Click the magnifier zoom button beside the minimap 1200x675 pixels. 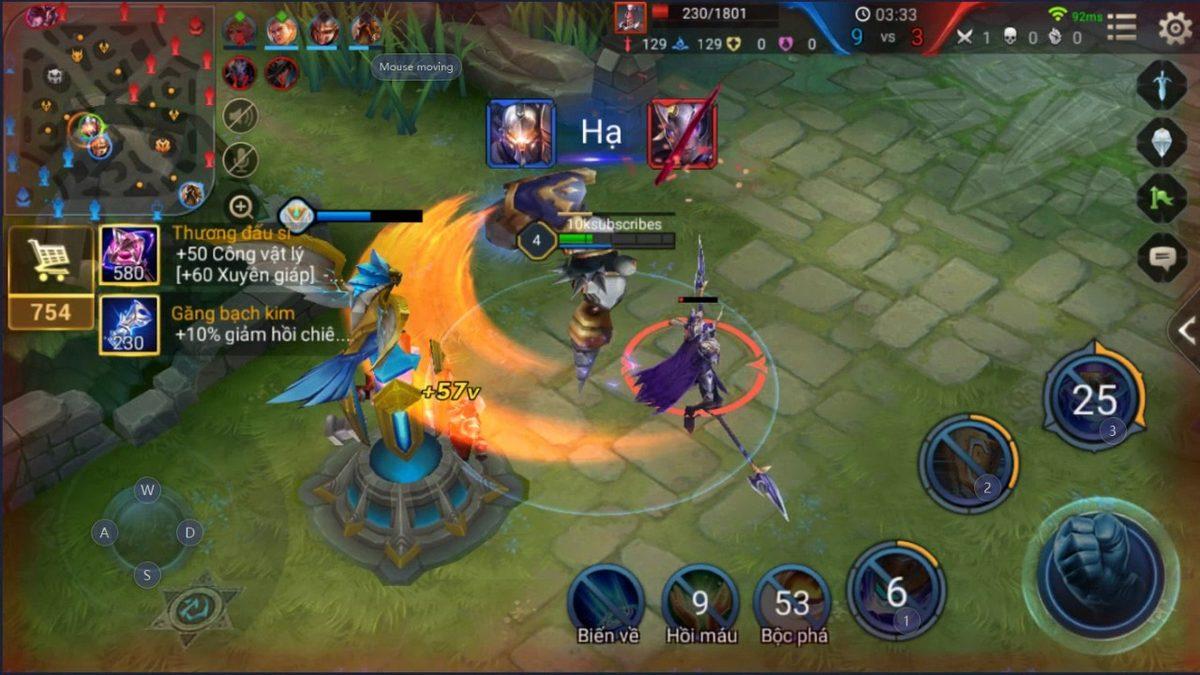click(241, 207)
